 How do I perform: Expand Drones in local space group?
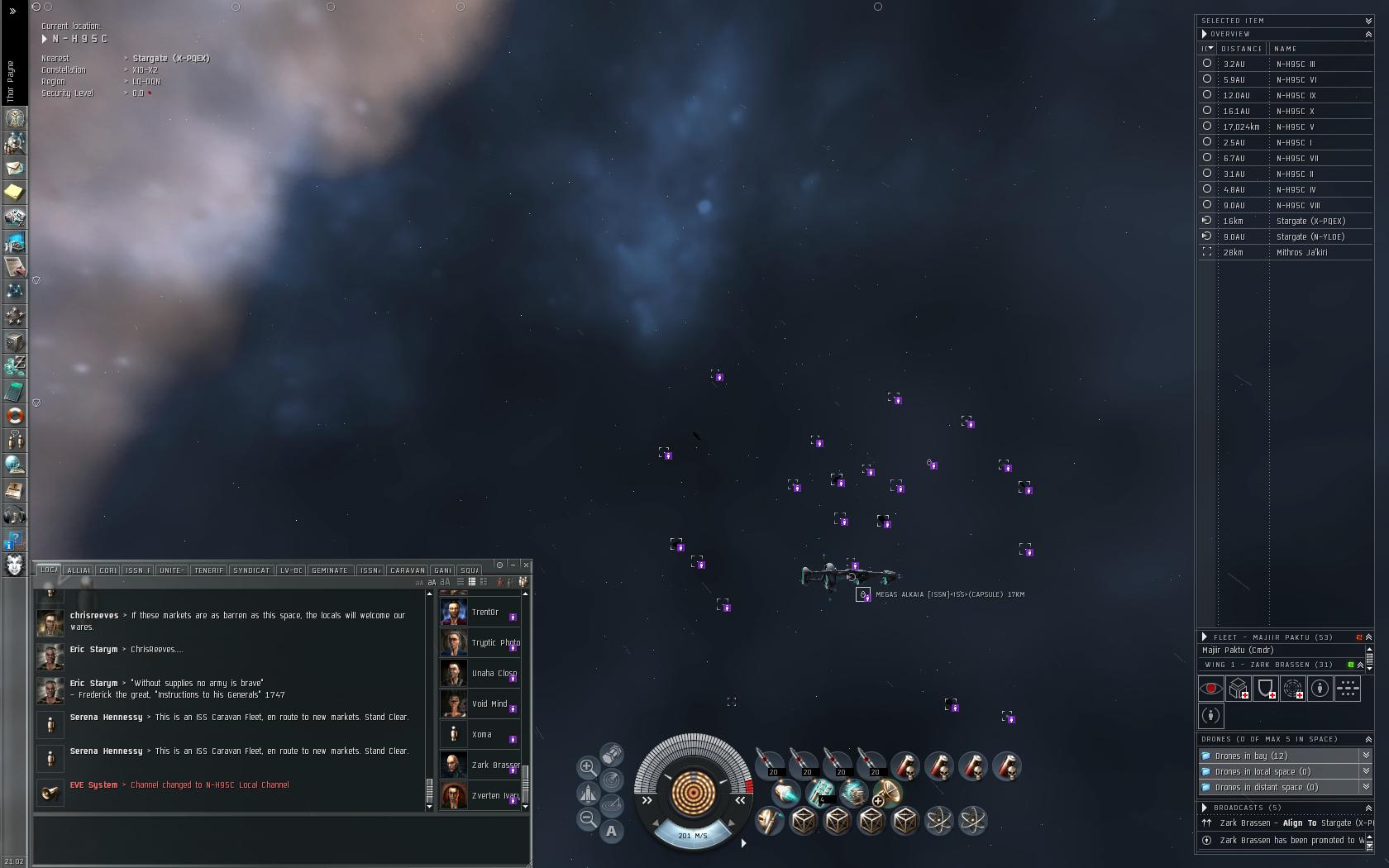click(x=1366, y=771)
